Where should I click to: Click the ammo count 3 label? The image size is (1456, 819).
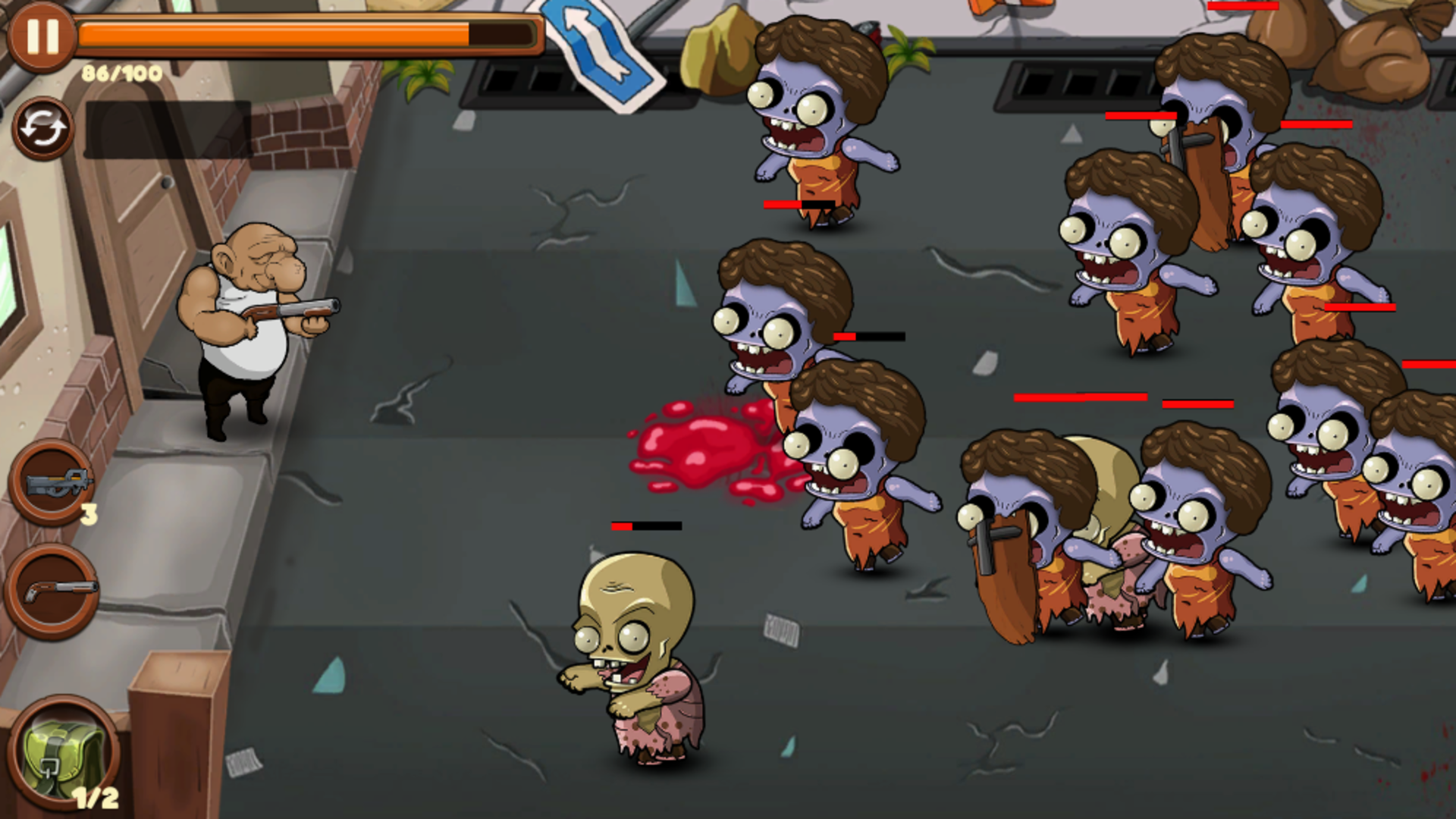tap(88, 514)
